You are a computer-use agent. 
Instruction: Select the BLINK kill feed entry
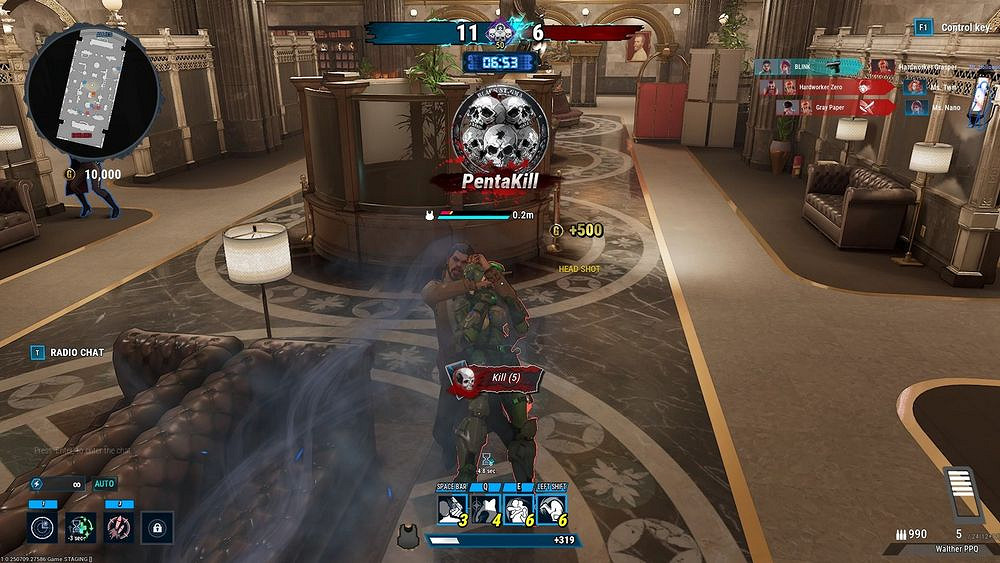[x=808, y=67]
